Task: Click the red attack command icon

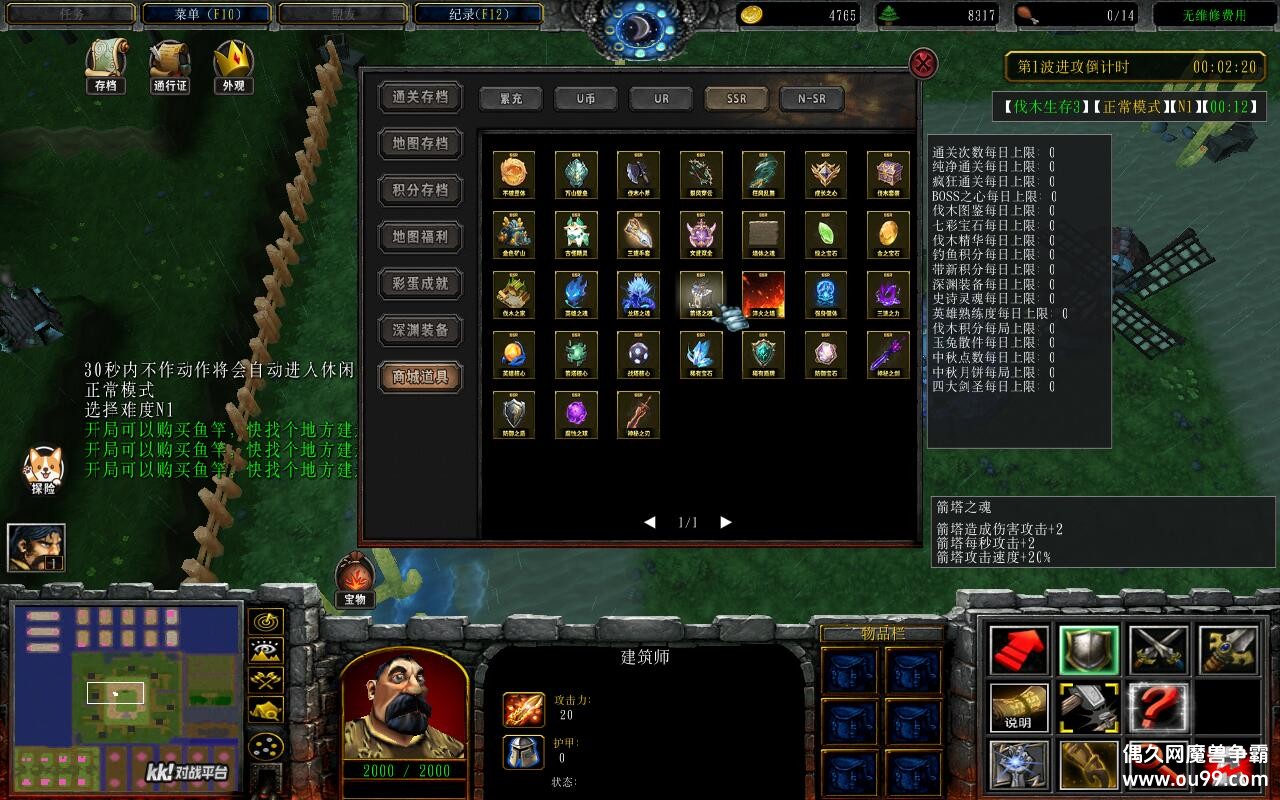Action: tap(1016, 648)
